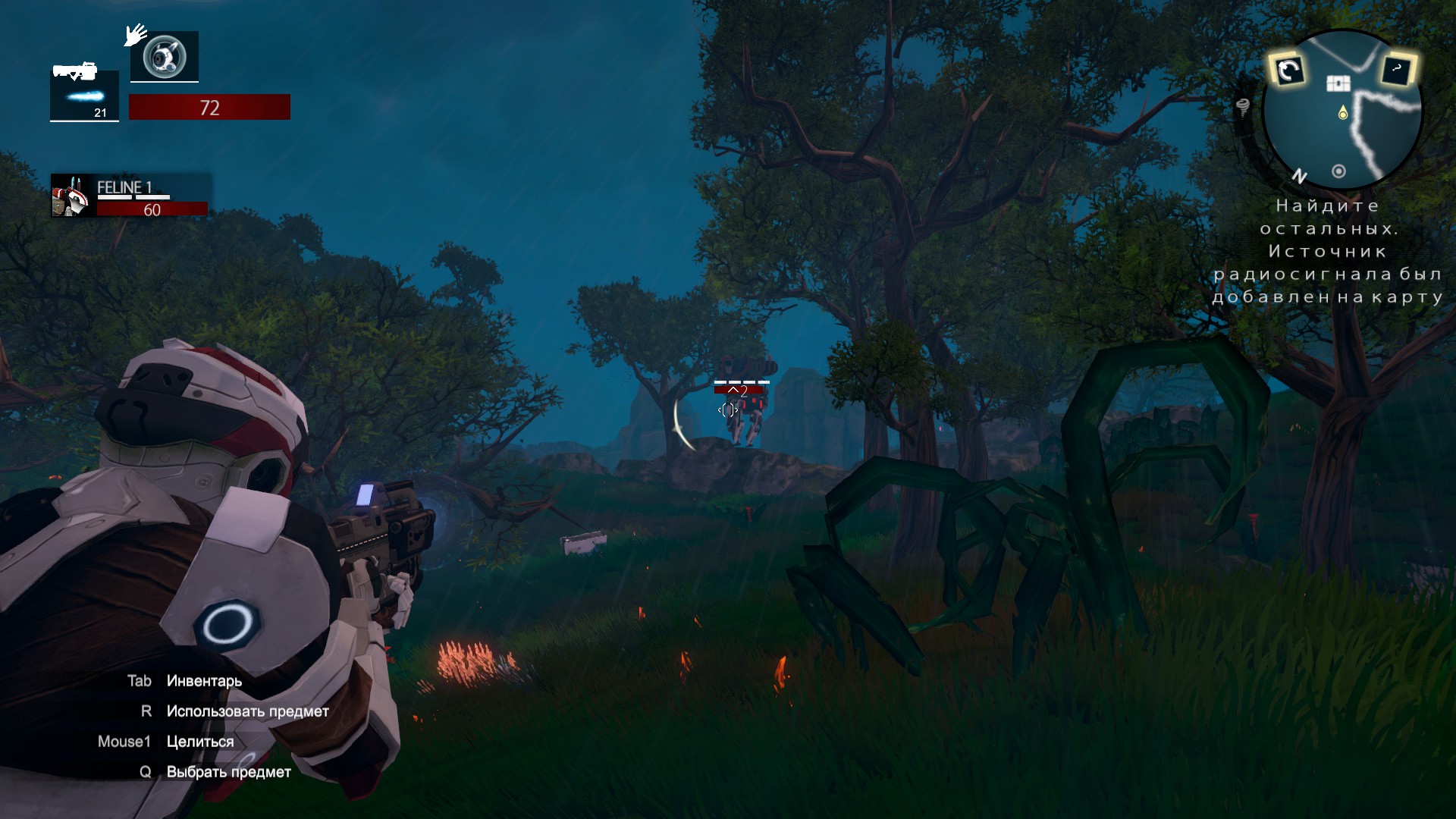Click the crosshair reticle on the distant robot
The image size is (1456, 819).
[728, 410]
